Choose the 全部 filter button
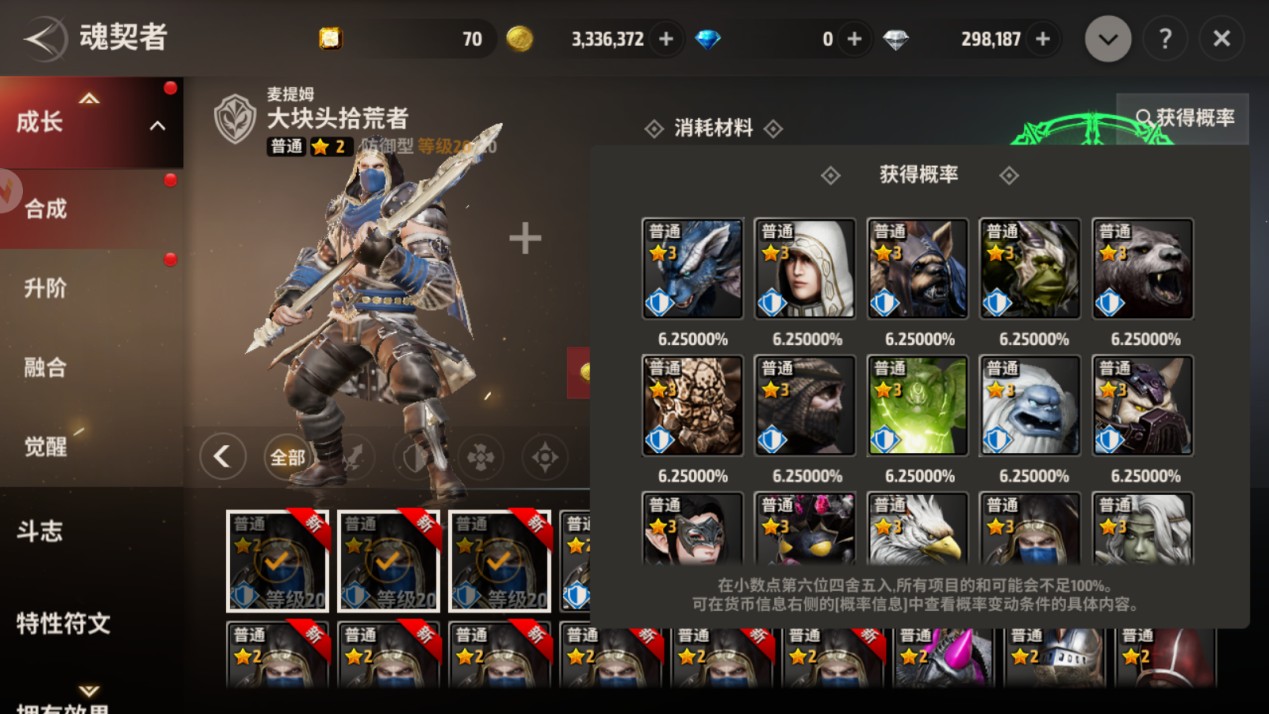The height and width of the screenshot is (714, 1269). pos(288,457)
